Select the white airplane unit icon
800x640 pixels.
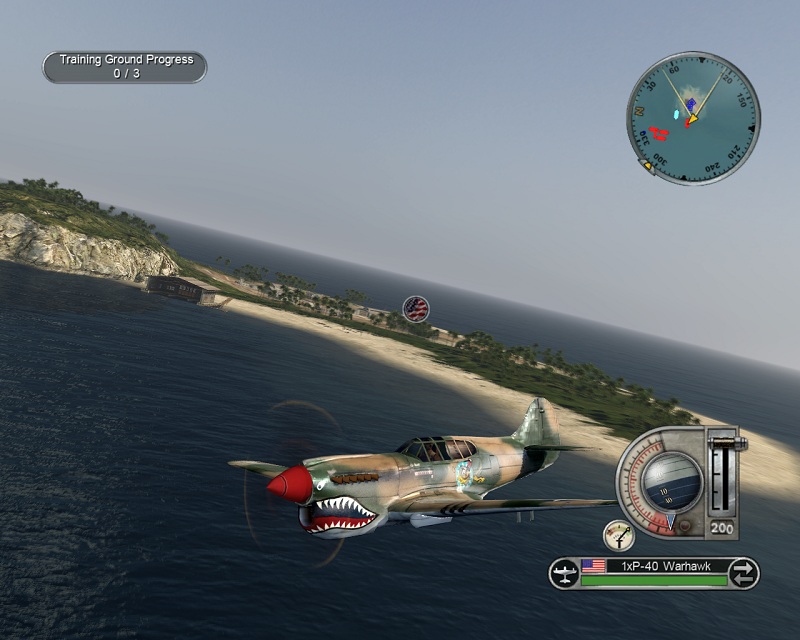[x=565, y=573]
